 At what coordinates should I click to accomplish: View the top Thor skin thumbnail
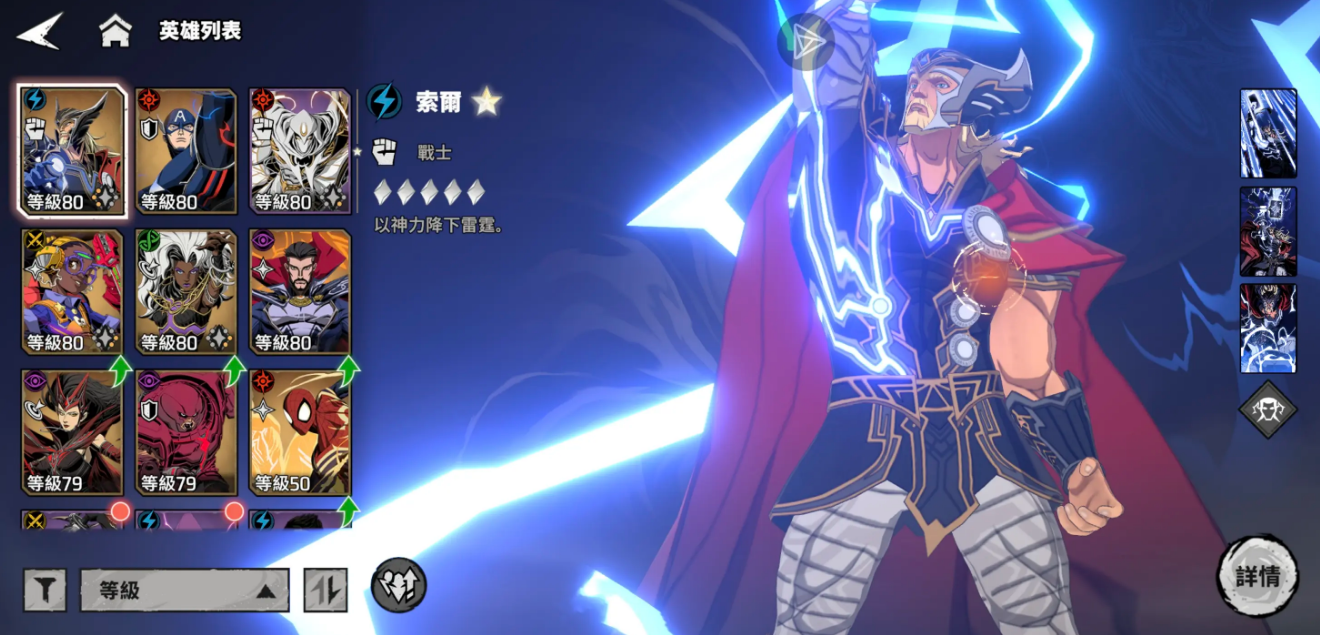pos(1268,133)
